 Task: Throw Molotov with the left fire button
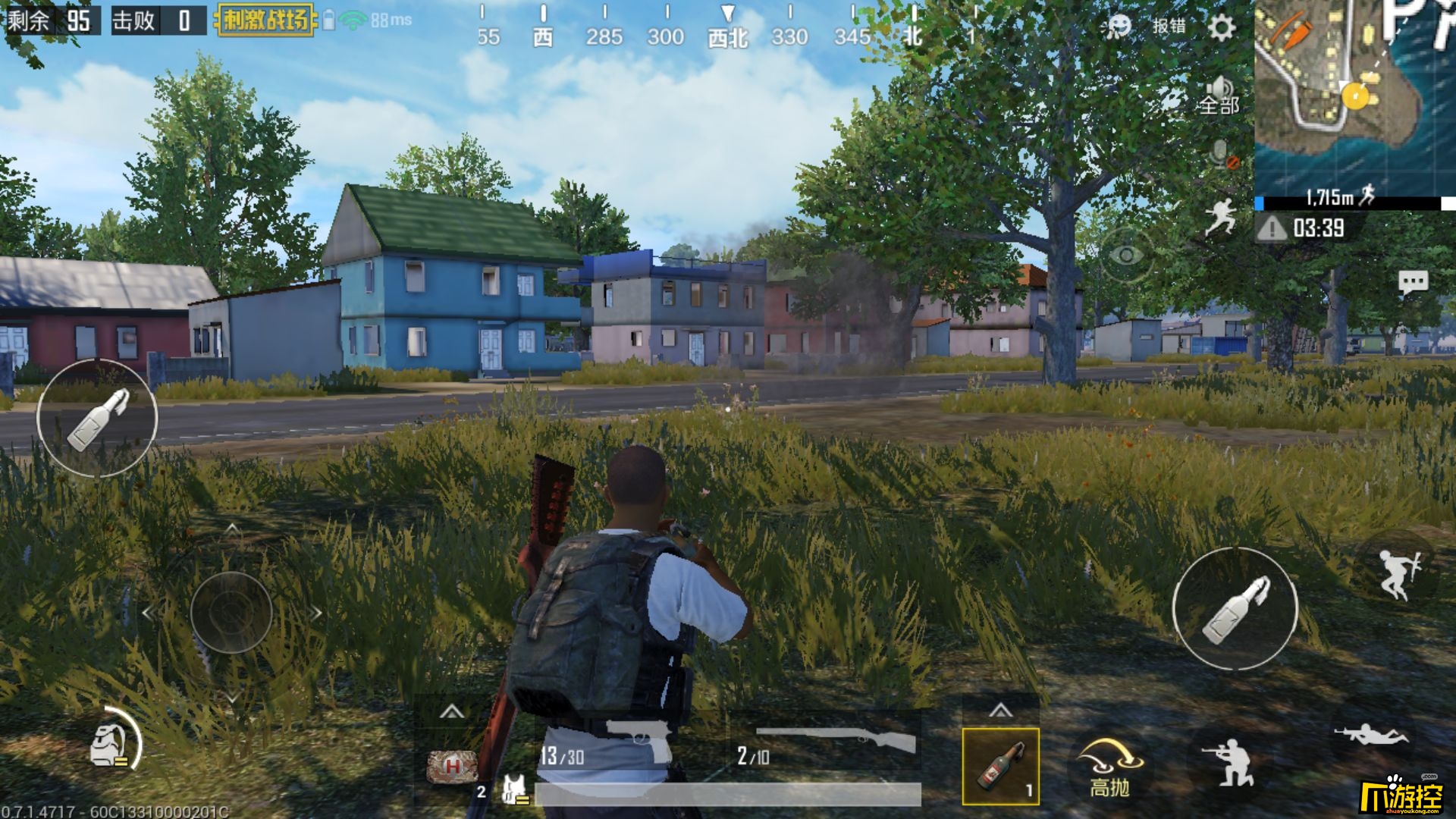[x=97, y=418]
